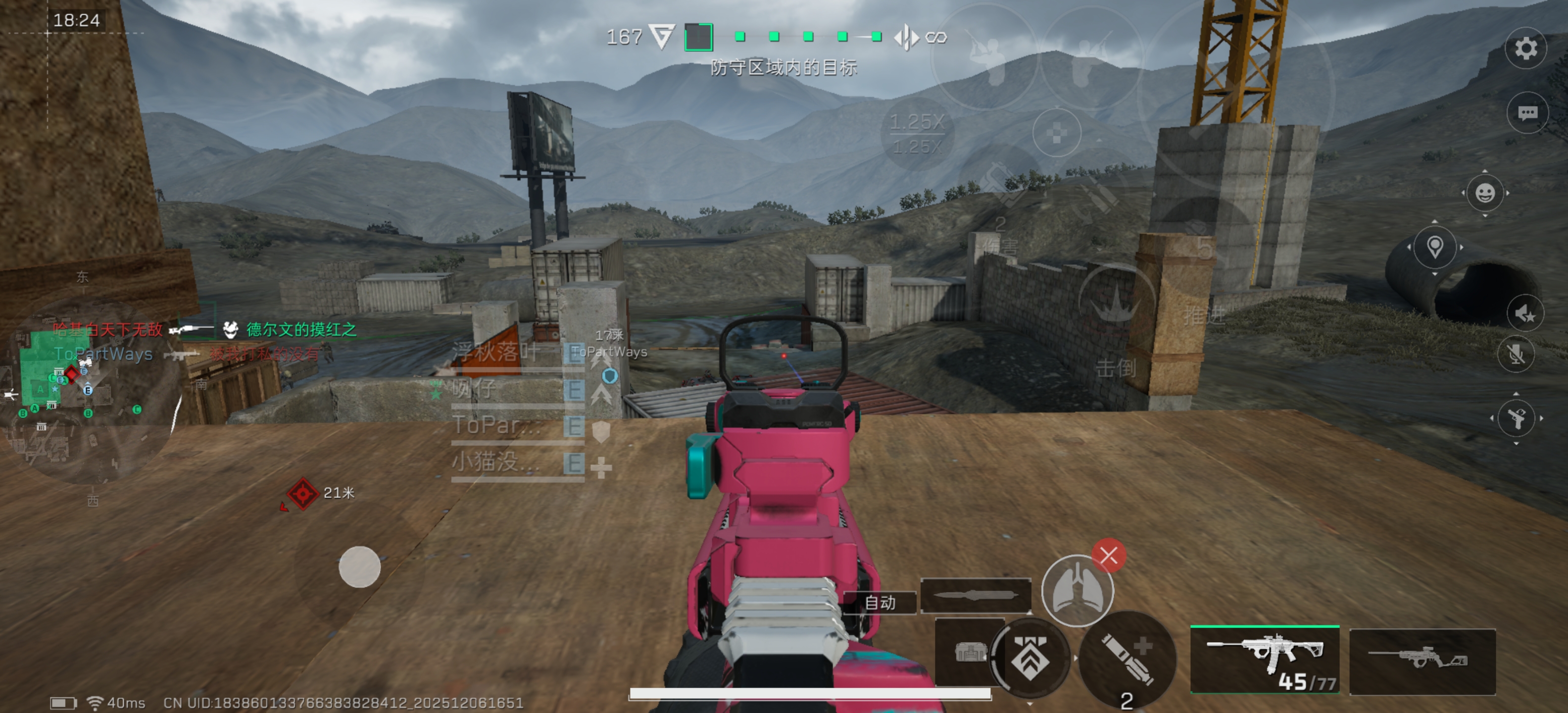The height and width of the screenshot is (713, 1568).
Task: Tap the soldier figure button below the microphone
Action: (1516, 418)
